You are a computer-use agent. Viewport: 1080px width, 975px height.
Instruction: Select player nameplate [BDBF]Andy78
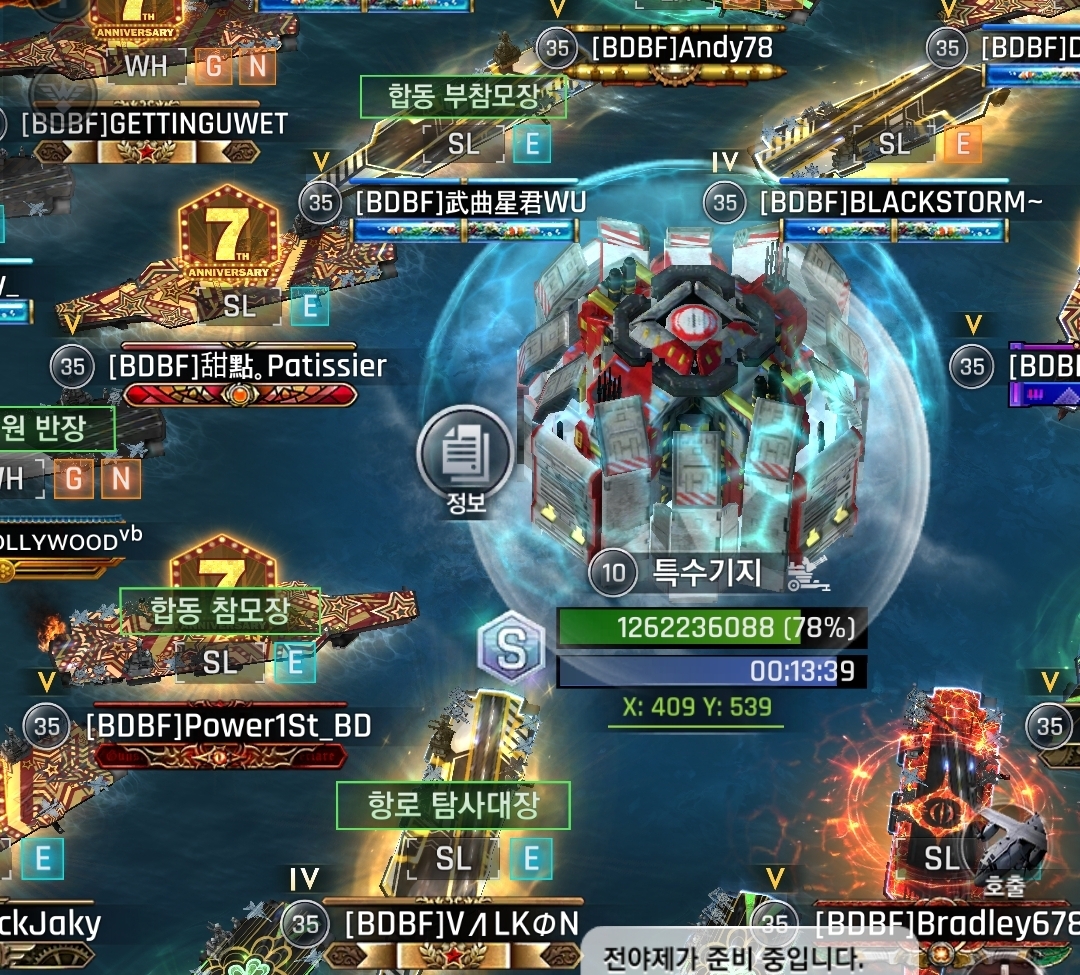click(x=682, y=47)
